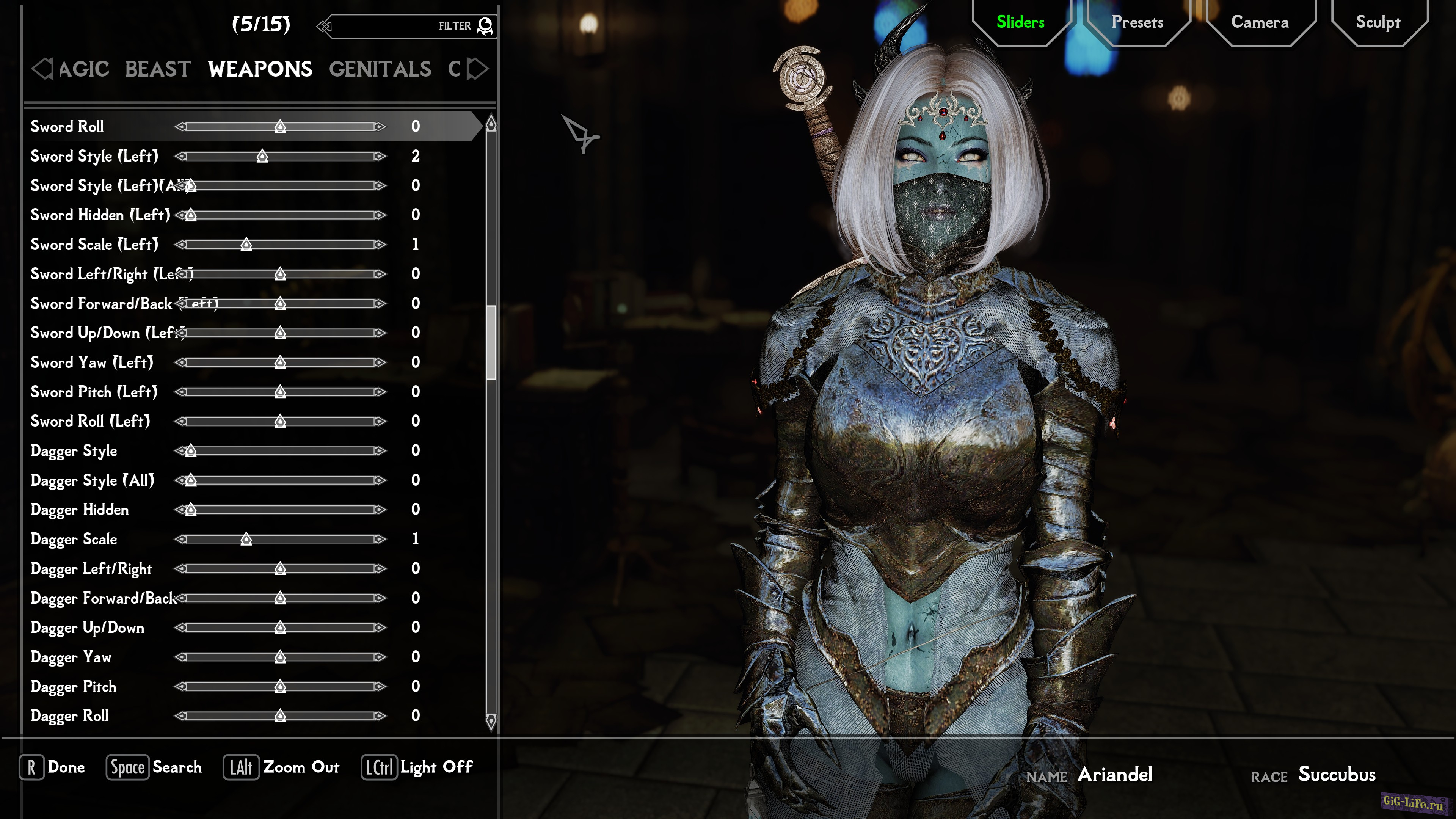
Task: Click the Dagger Style slider track
Action: click(282, 451)
